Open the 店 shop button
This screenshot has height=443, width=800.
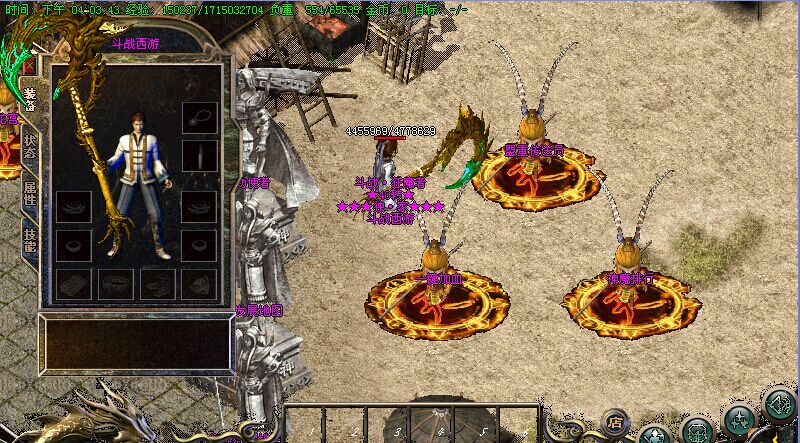coord(615,420)
